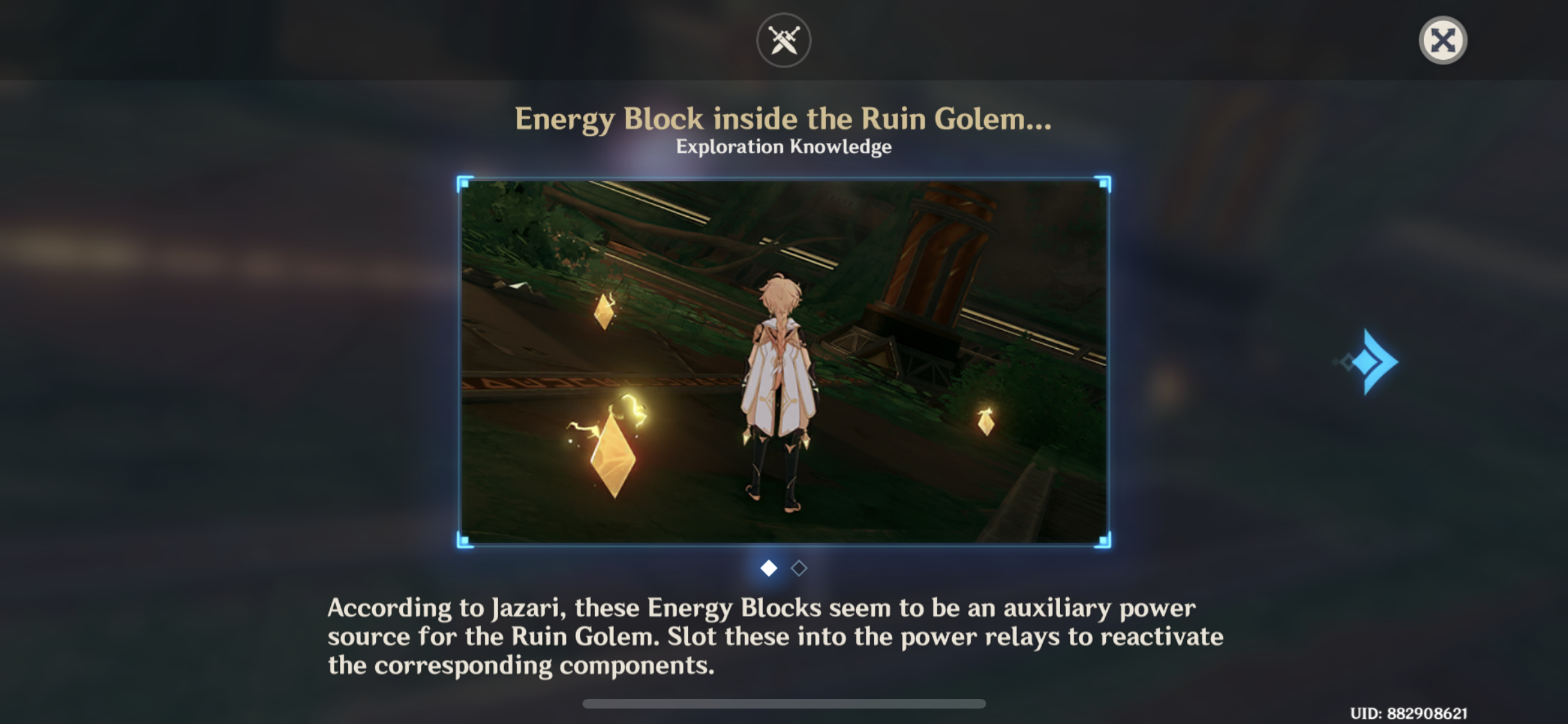
Task: Open the second slide via pagination control
Action: [x=798, y=568]
